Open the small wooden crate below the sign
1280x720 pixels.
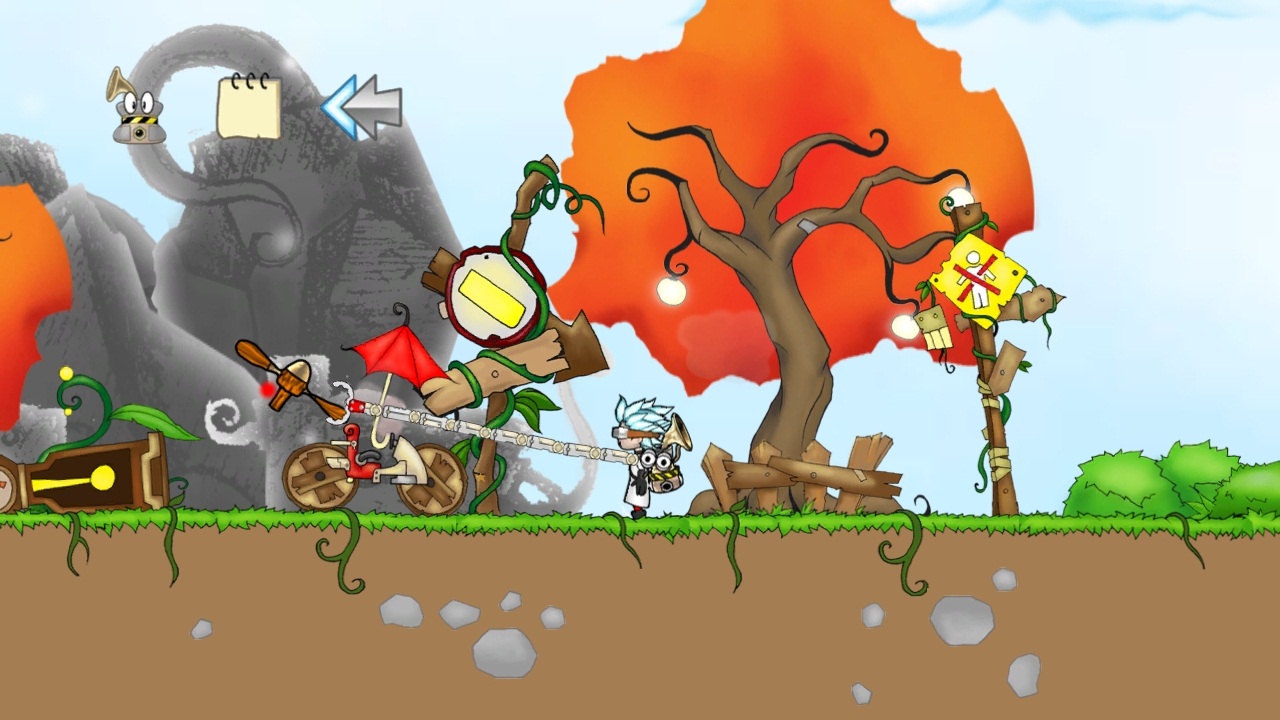(934, 330)
